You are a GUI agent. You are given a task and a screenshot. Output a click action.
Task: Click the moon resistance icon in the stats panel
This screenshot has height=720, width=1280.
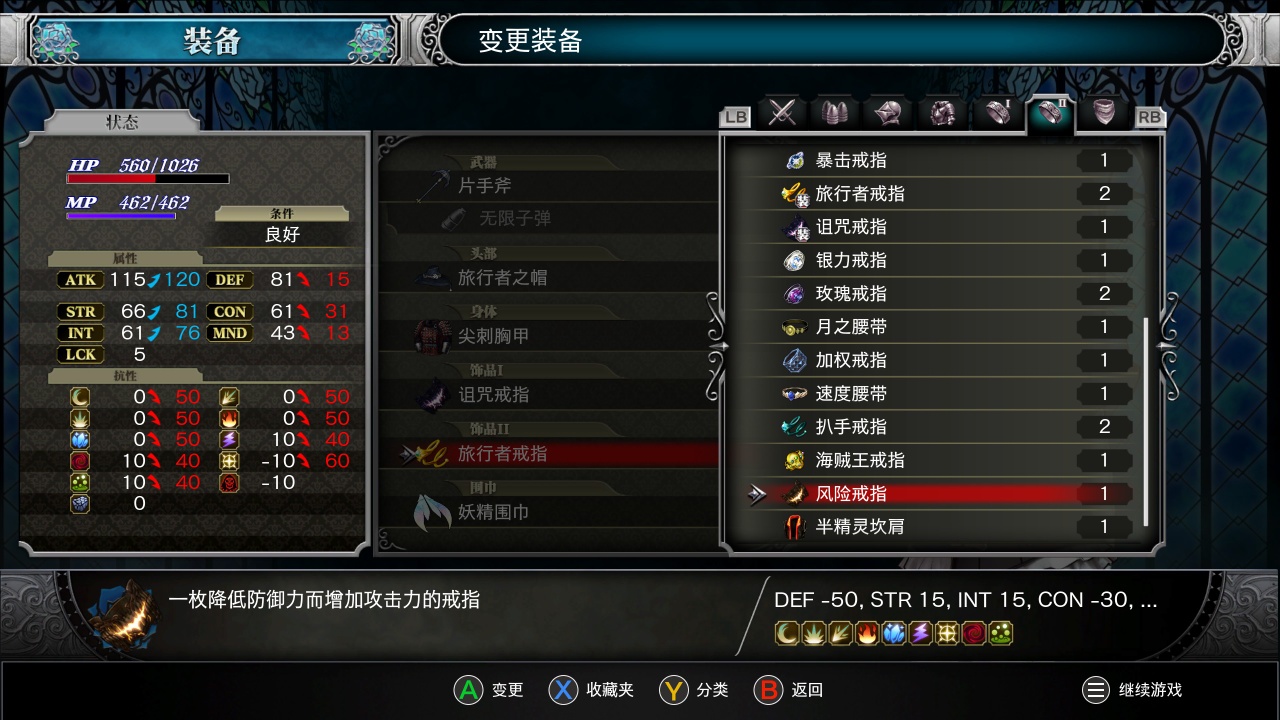coord(79,396)
